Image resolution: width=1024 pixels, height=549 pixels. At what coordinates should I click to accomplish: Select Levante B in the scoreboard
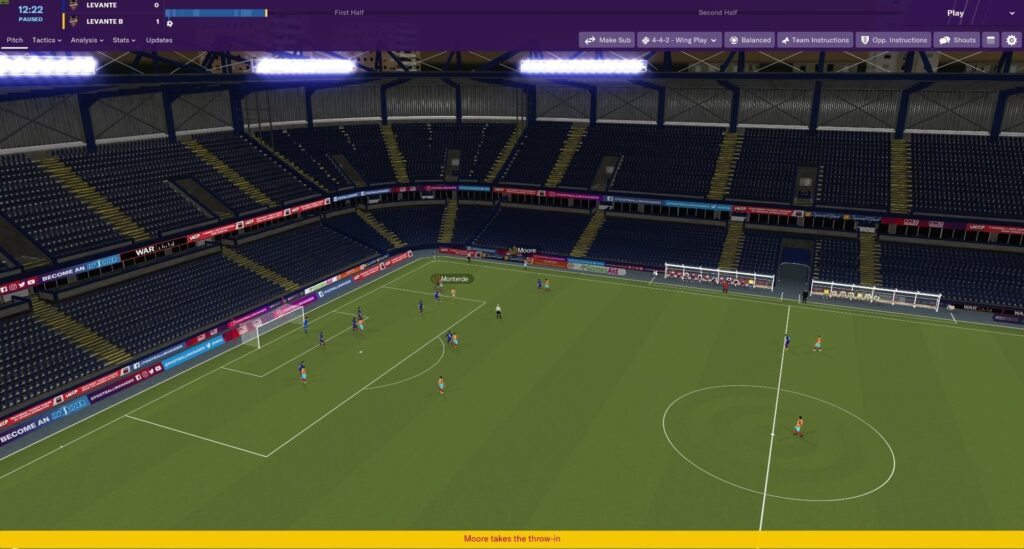[x=105, y=21]
